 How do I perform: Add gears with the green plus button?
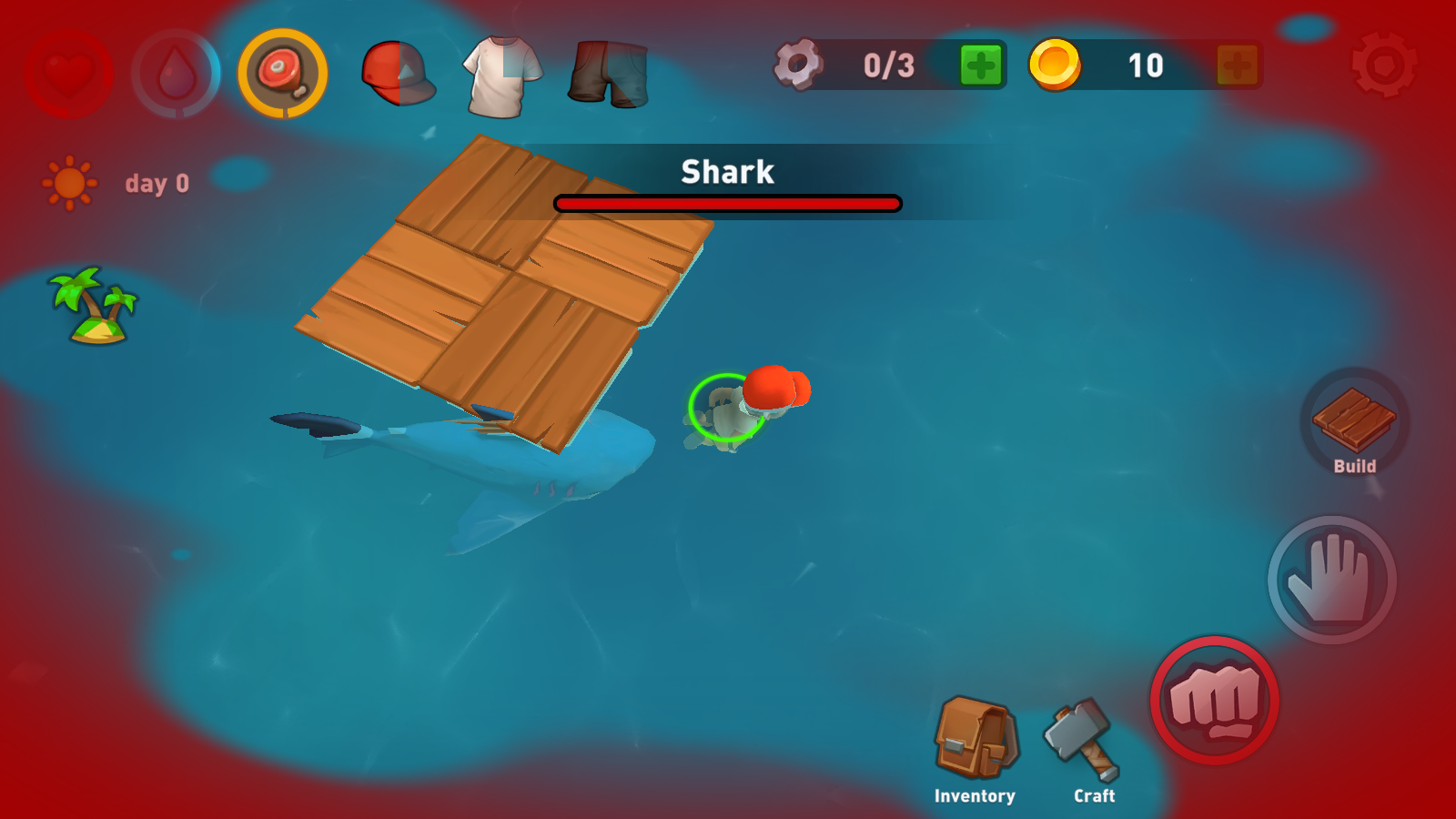[981, 66]
